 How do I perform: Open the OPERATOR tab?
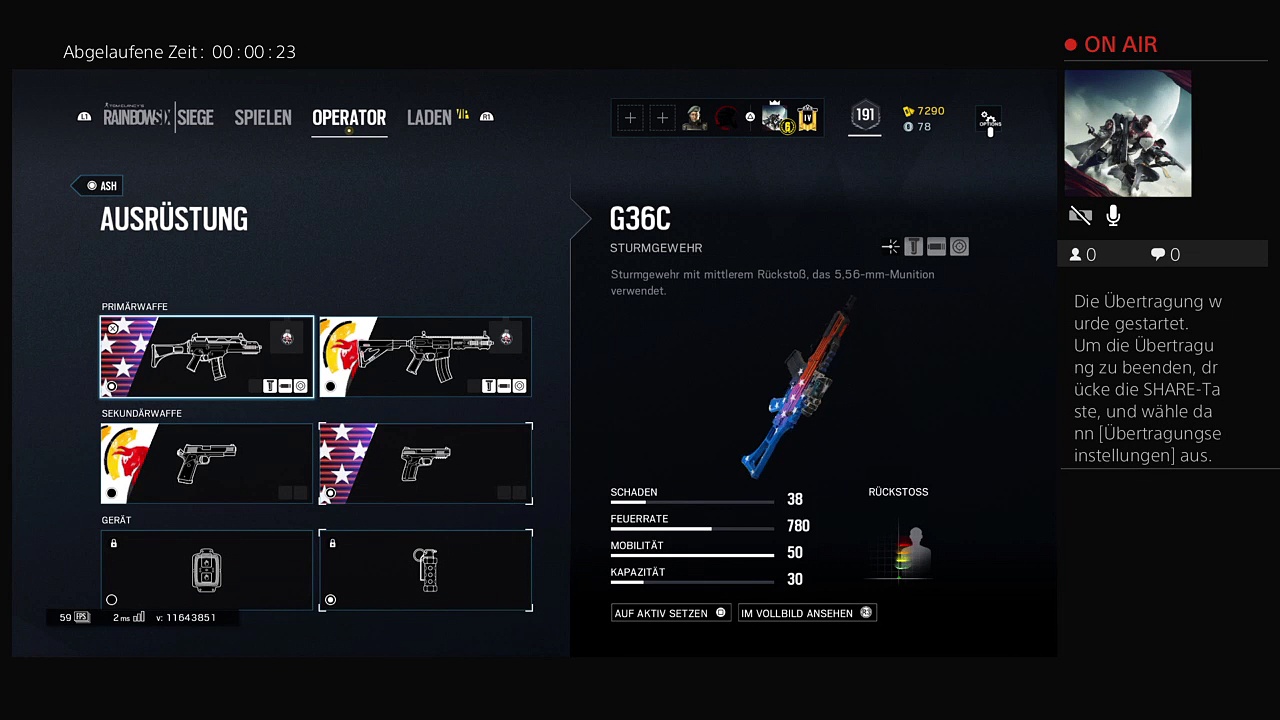349,118
